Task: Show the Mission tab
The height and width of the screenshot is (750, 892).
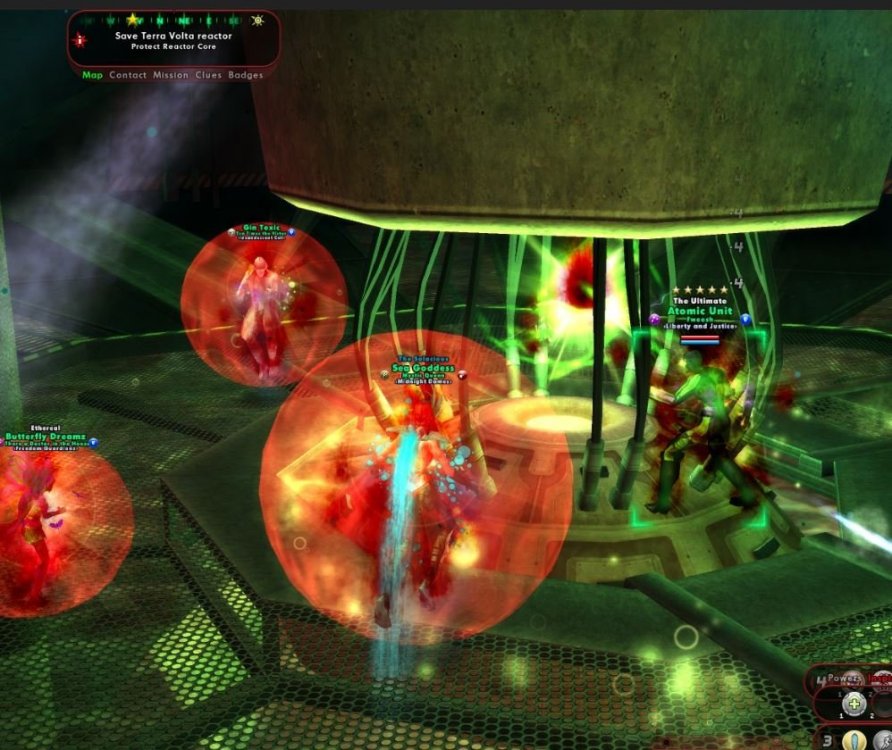Action: [x=171, y=75]
